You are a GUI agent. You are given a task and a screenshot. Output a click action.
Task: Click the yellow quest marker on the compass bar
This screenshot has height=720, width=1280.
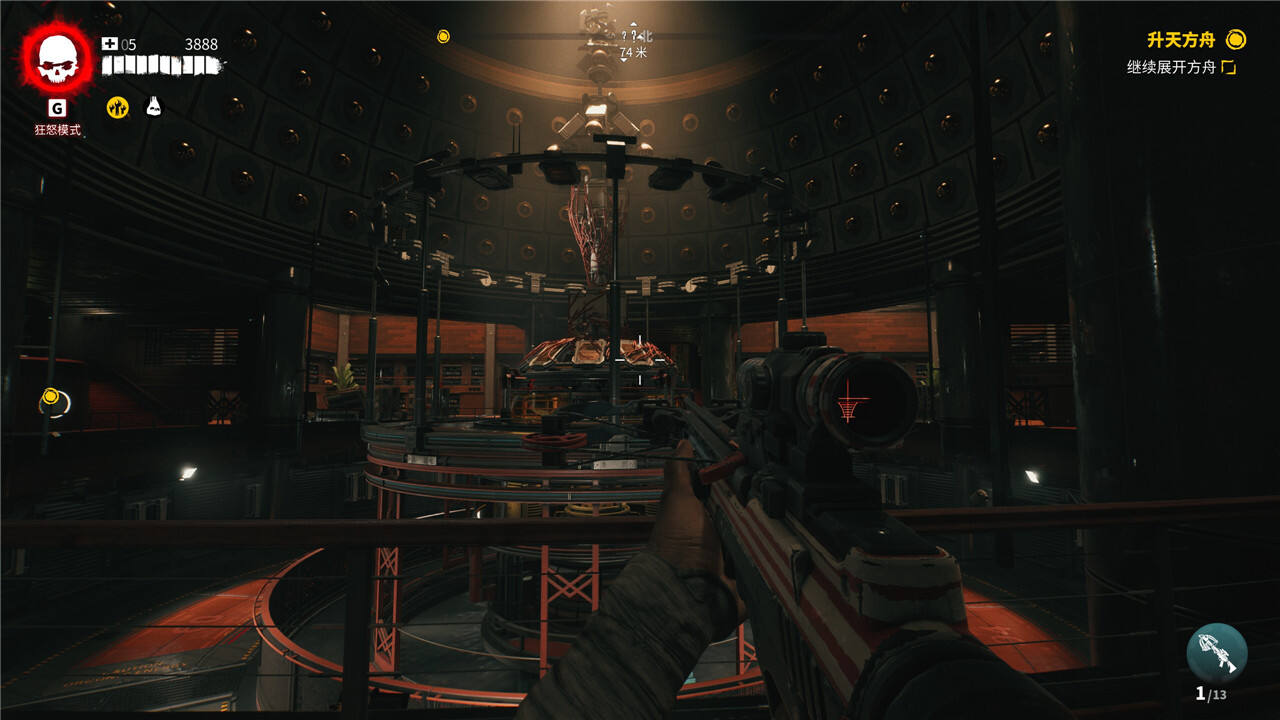[x=443, y=37]
